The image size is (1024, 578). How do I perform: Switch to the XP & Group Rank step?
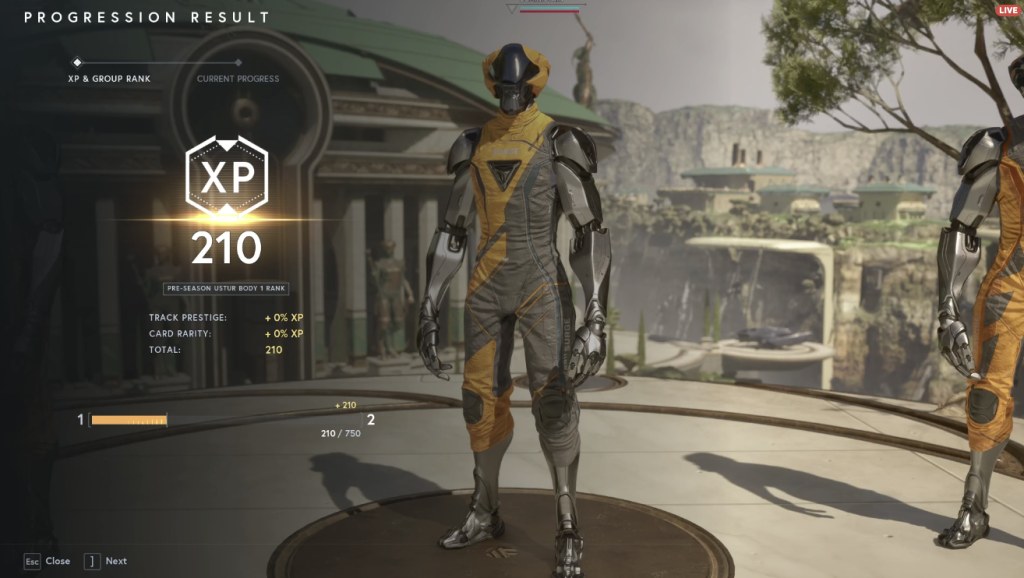[109, 79]
